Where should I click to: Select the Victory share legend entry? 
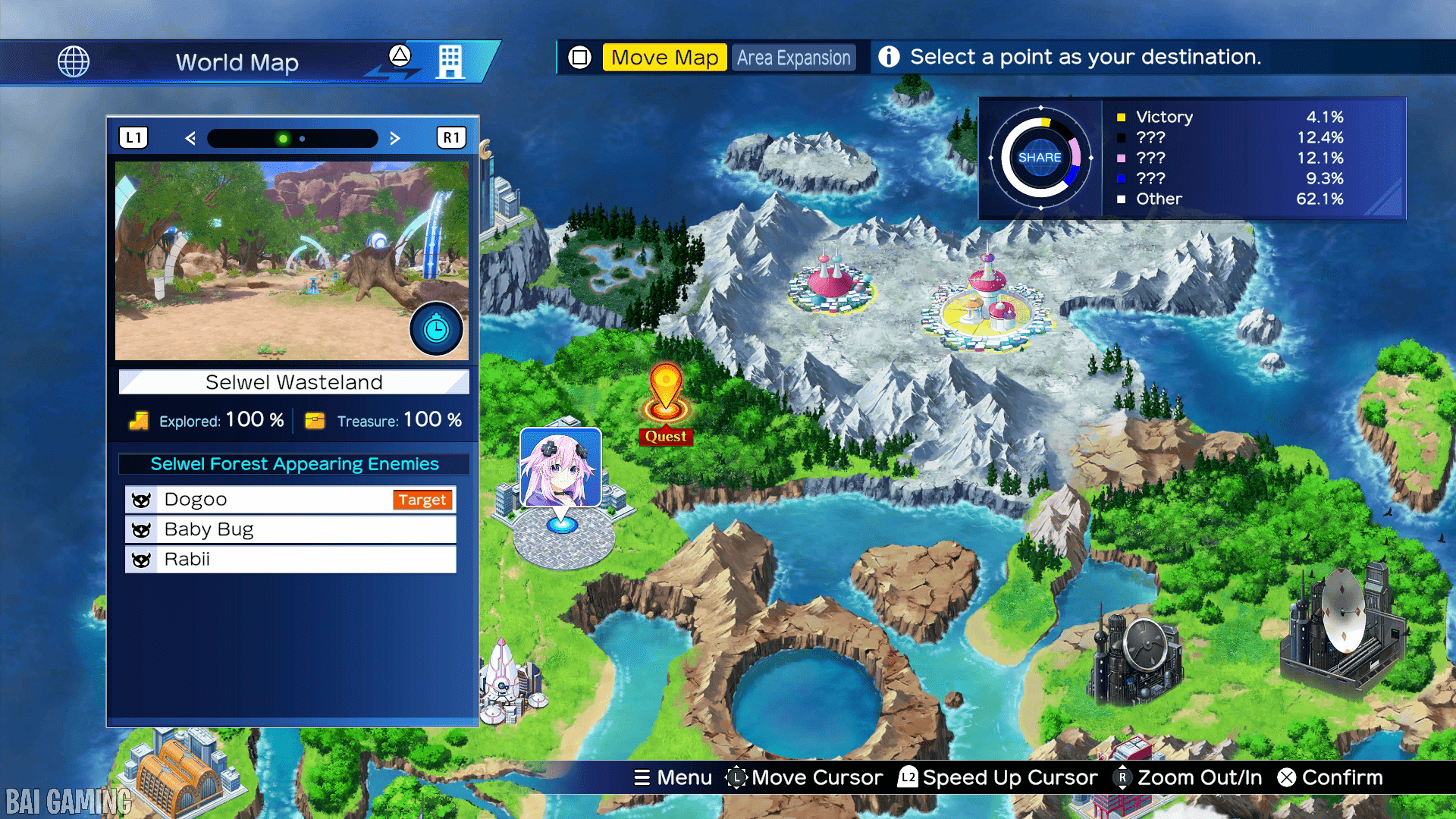pyautogui.click(x=1228, y=117)
